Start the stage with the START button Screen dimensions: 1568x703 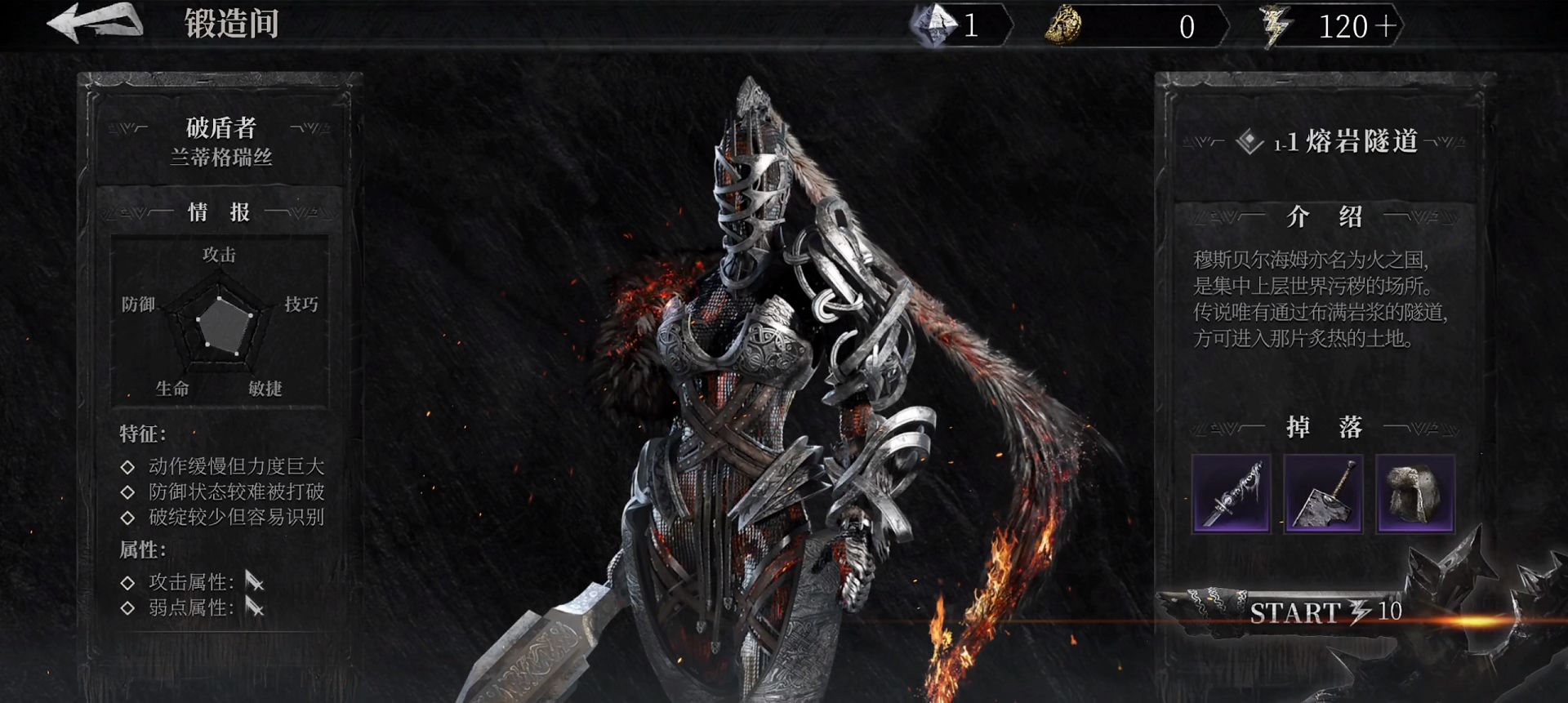[x=1323, y=612]
